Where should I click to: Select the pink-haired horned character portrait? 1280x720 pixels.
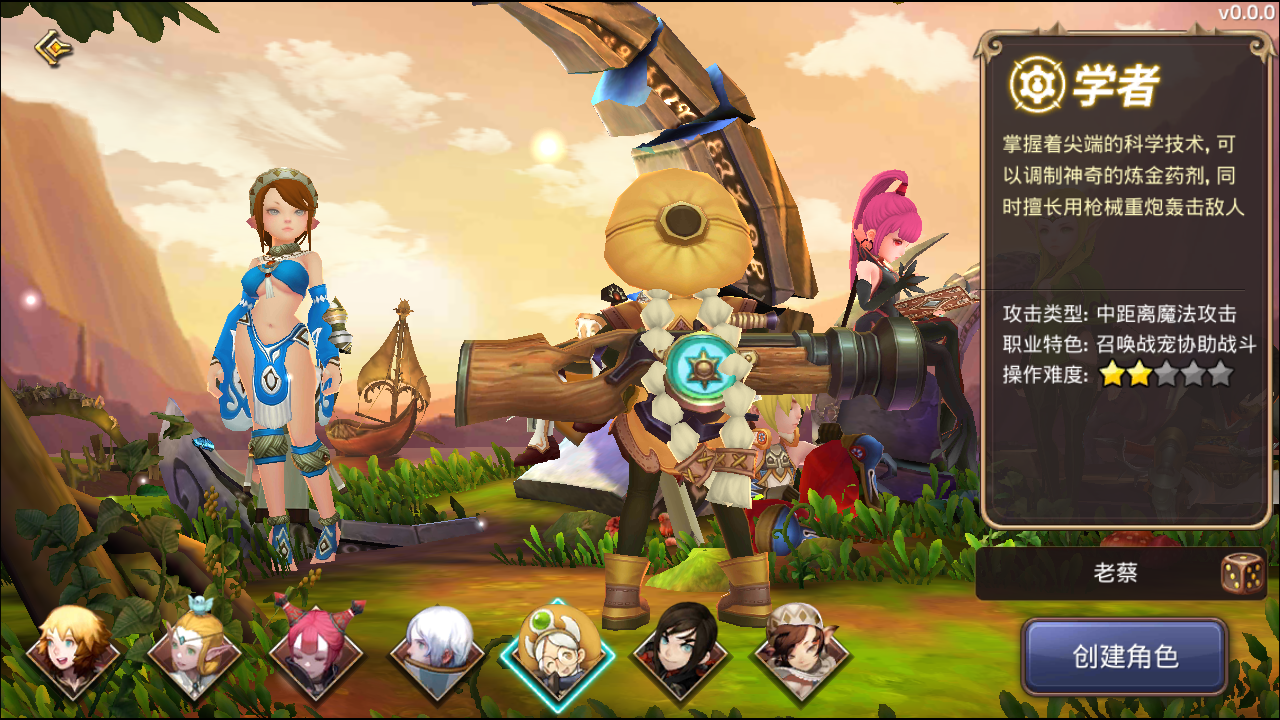tap(315, 652)
